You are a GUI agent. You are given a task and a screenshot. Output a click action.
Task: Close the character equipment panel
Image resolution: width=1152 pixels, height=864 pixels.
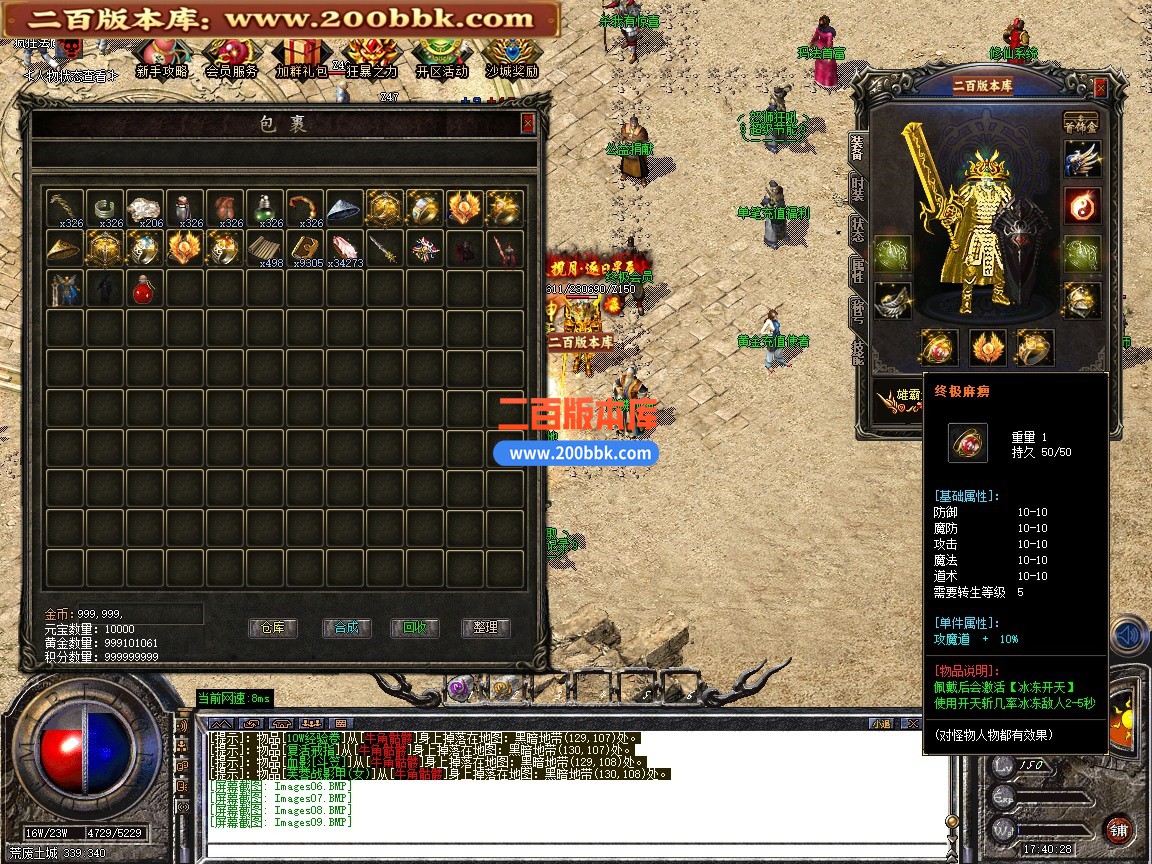tap(1100, 88)
